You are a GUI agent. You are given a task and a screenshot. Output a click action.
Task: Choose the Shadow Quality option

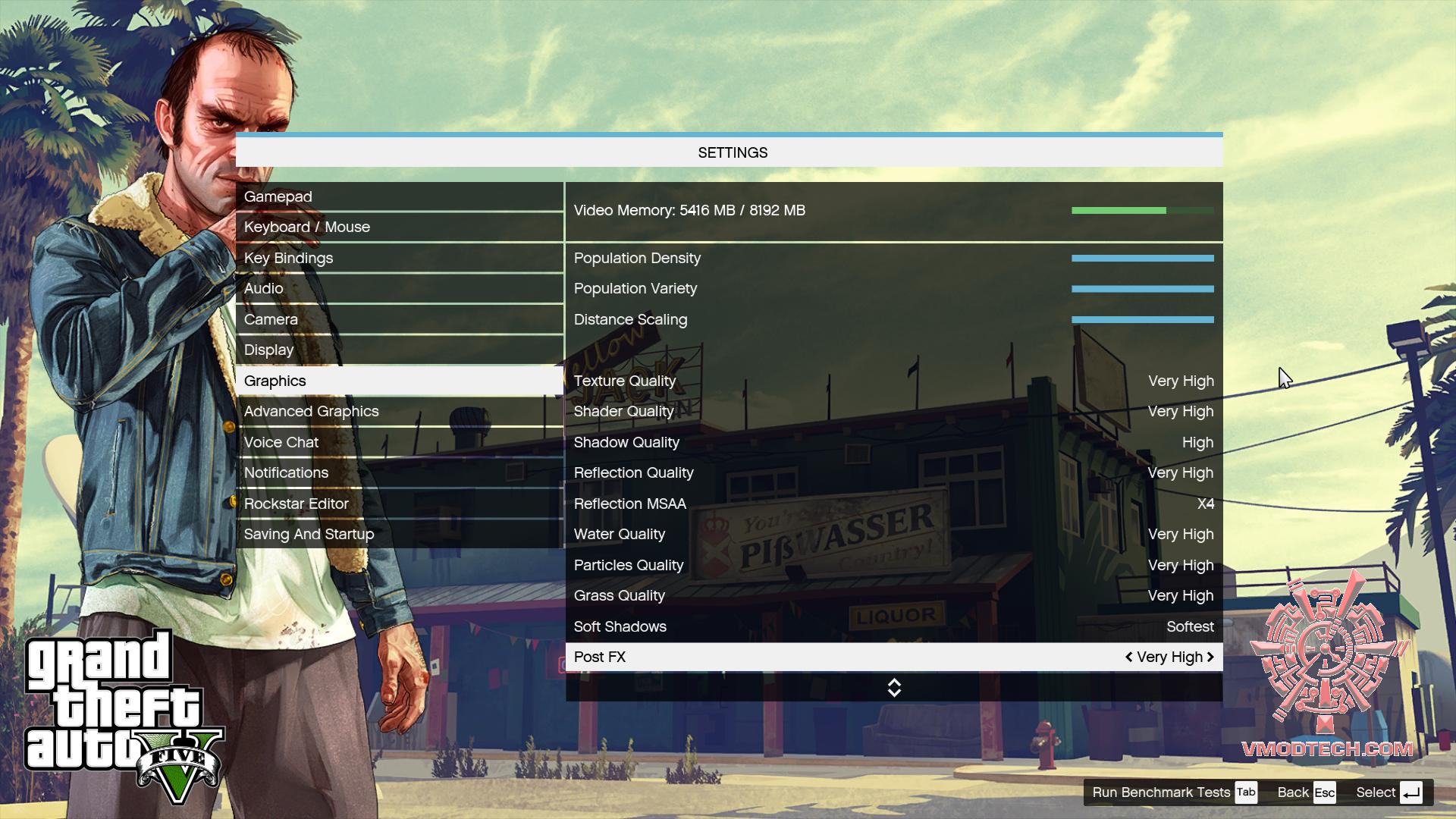click(893, 443)
